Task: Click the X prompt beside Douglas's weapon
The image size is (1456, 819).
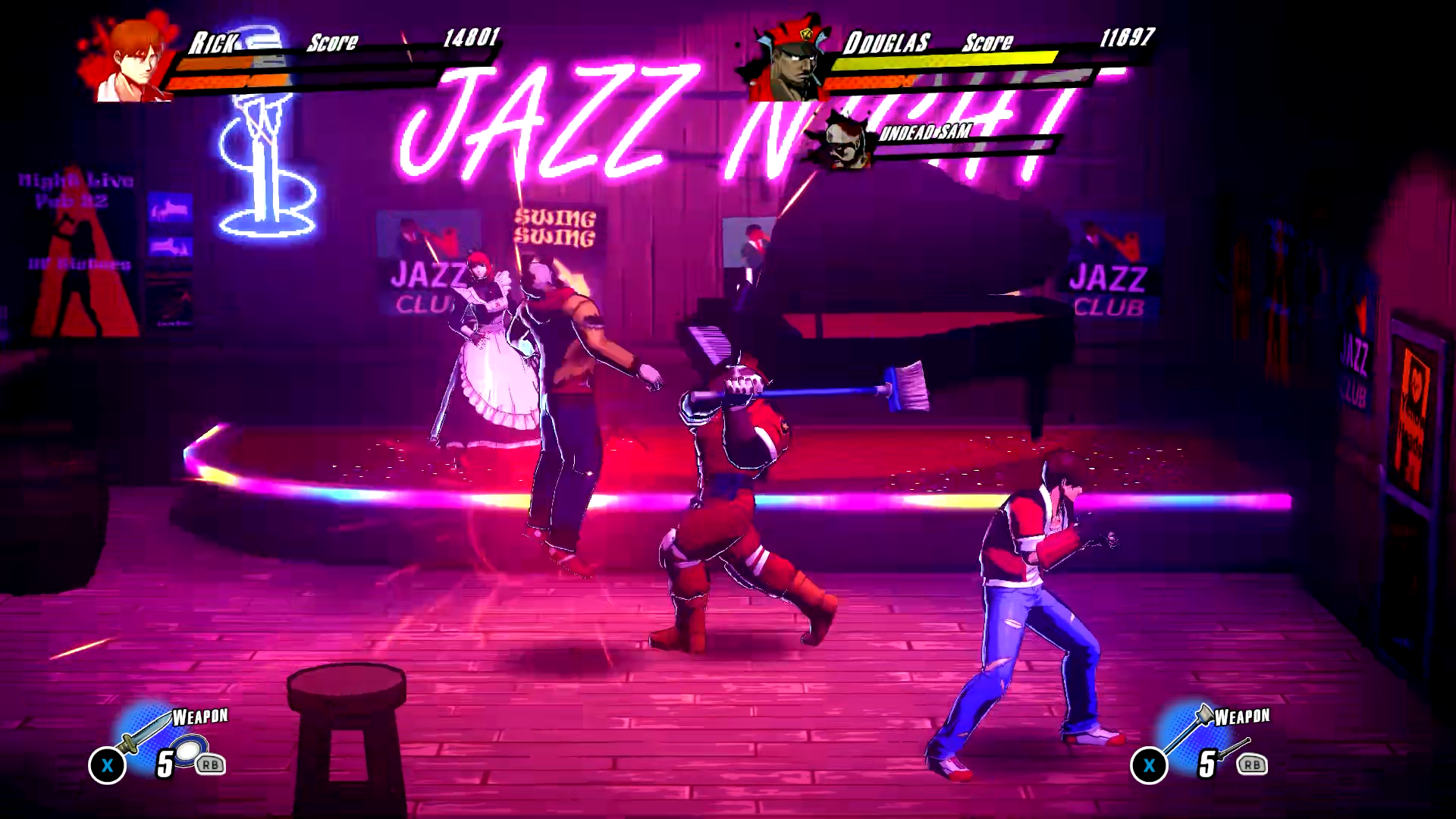Action: coord(1150,766)
